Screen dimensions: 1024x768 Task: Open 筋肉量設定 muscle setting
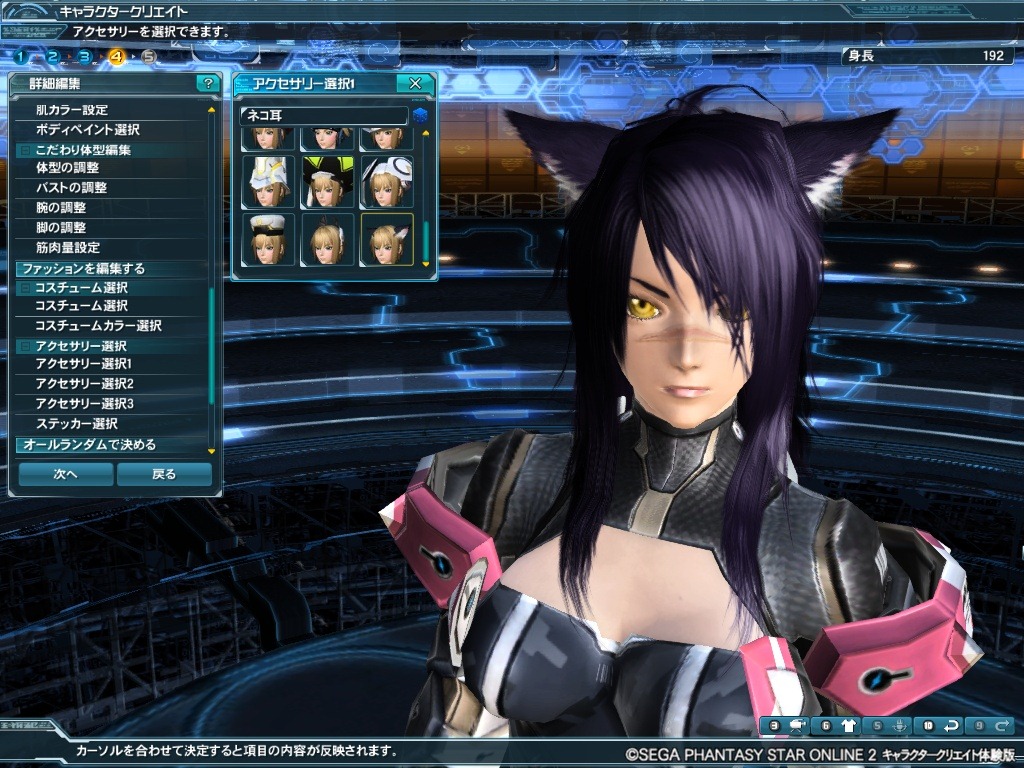pyautogui.click(x=67, y=247)
